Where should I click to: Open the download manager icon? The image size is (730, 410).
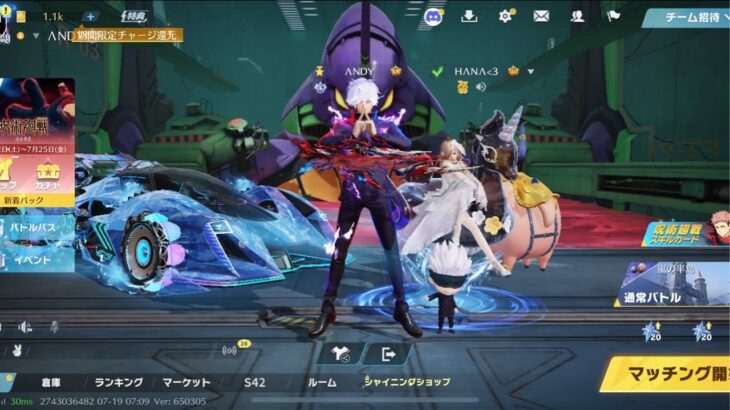469,16
